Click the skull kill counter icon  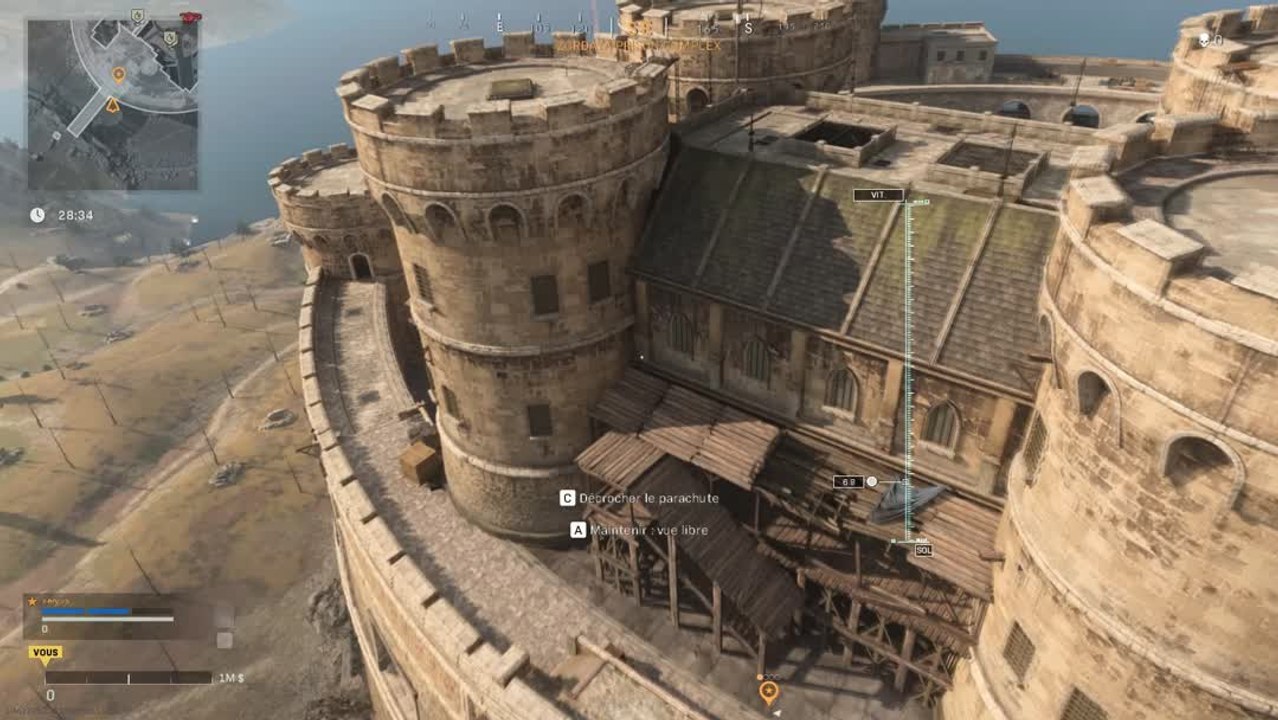(x=1205, y=40)
